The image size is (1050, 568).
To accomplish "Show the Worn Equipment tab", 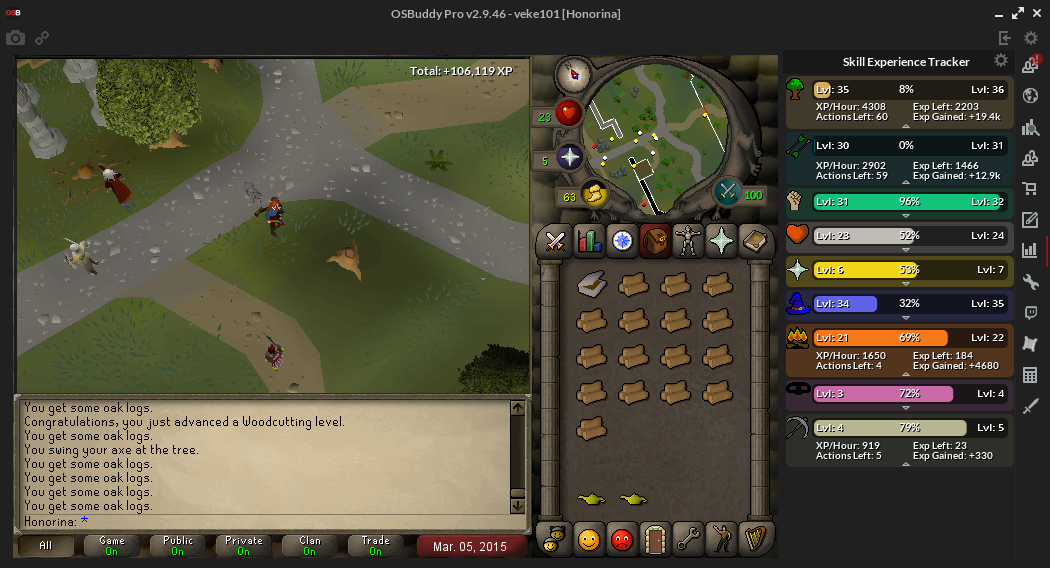I will click(x=688, y=241).
